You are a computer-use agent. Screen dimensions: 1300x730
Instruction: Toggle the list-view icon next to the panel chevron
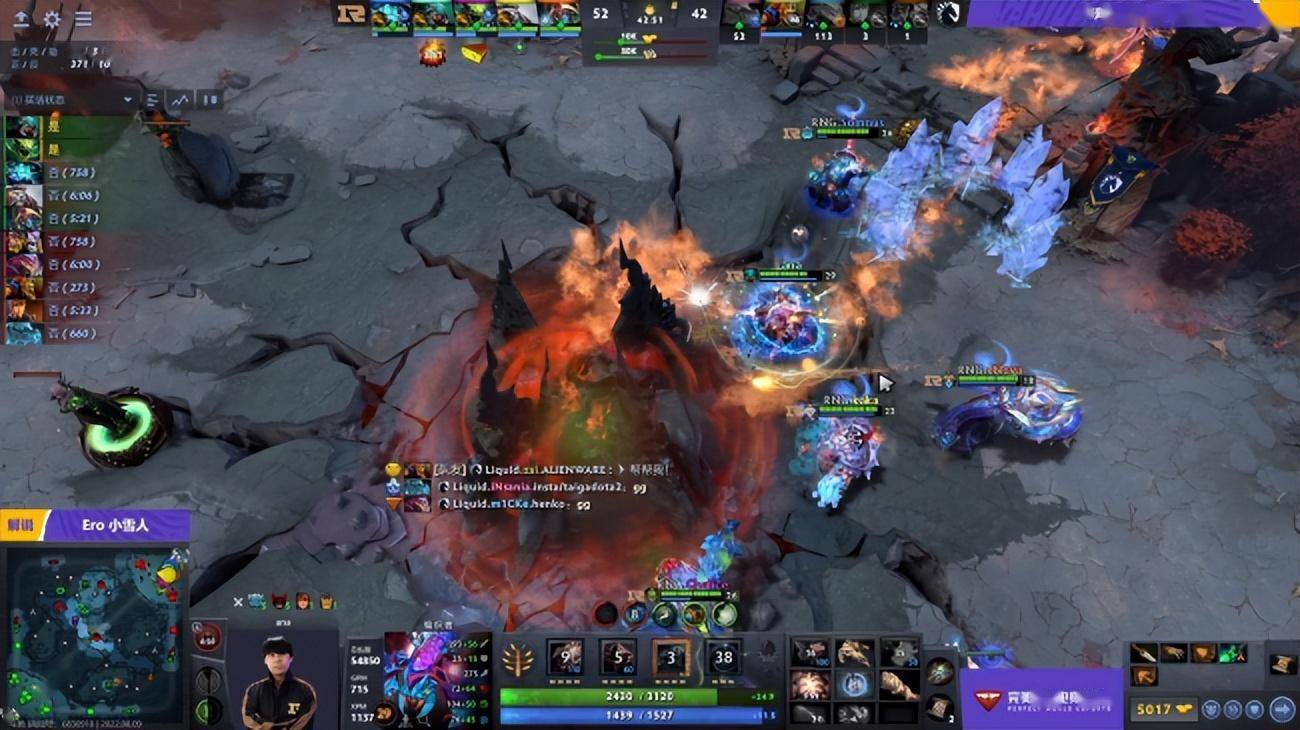click(150, 99)
